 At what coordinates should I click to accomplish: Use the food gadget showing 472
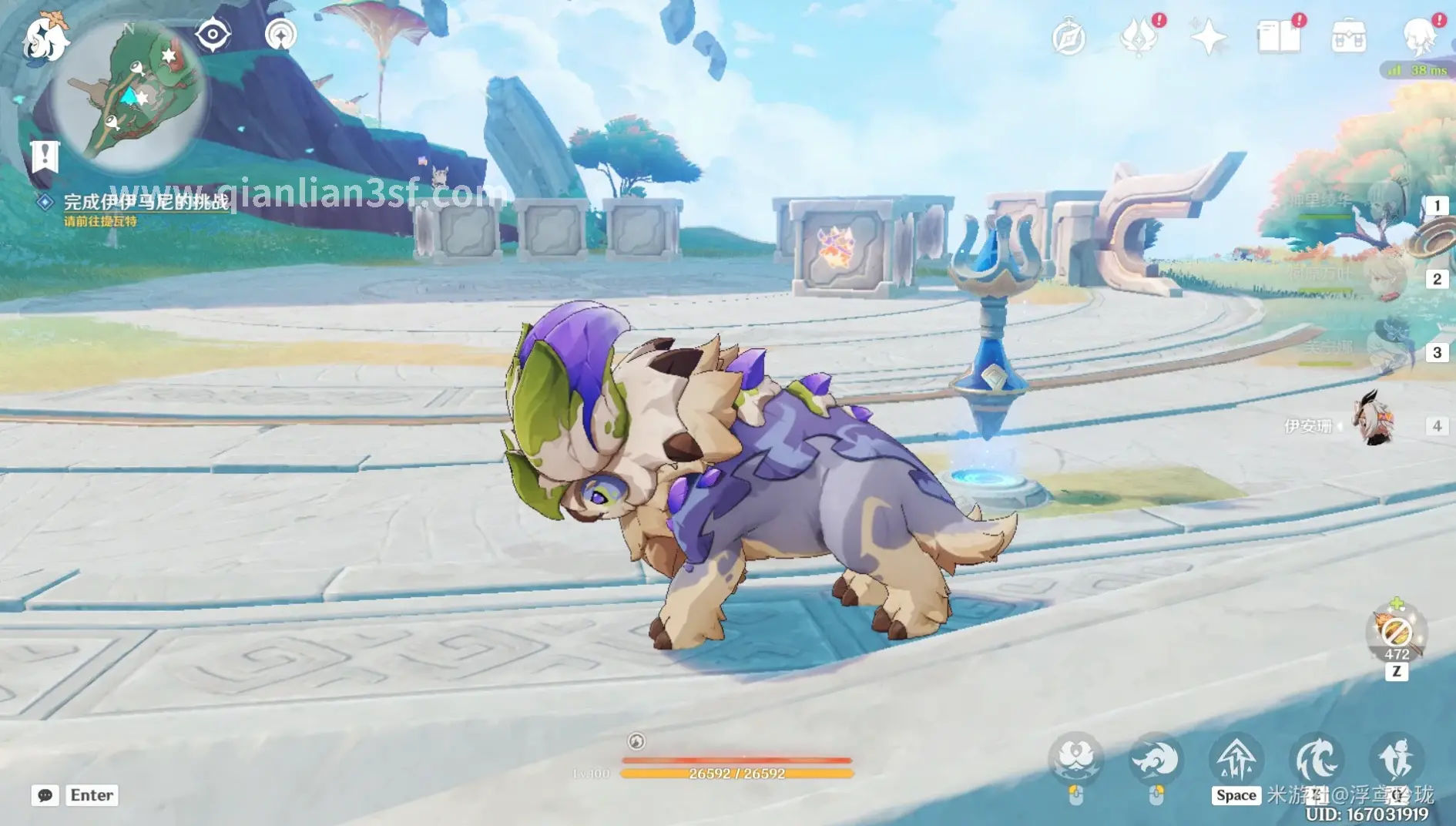point(1396,633)
